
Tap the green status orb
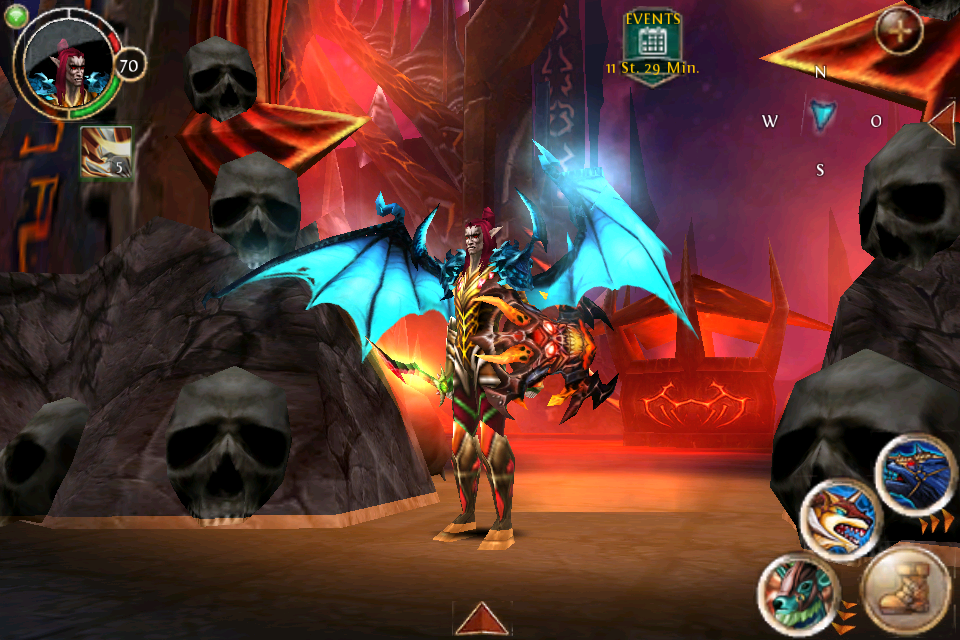coord(16,16)
